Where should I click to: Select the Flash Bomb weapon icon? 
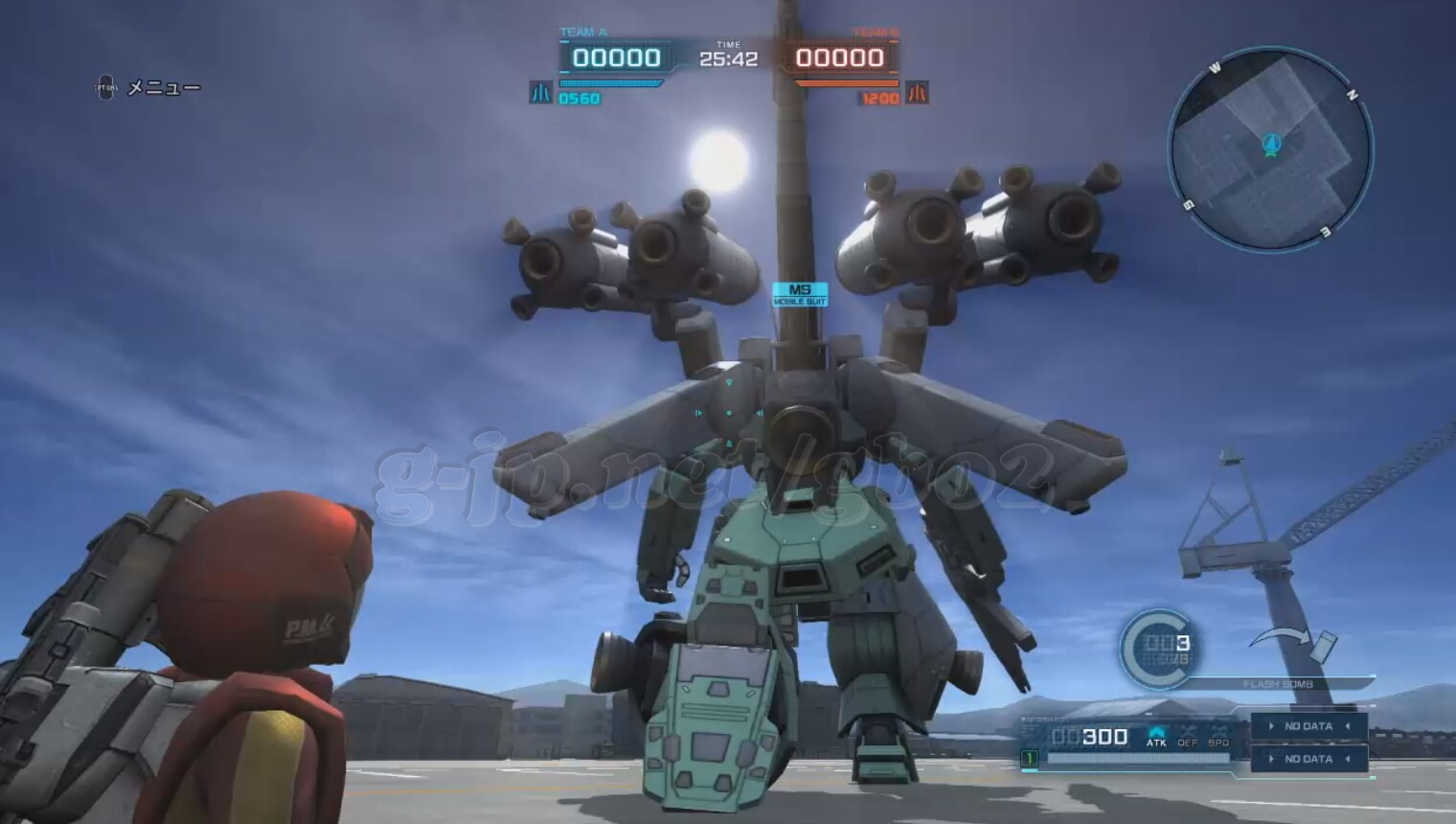click(x=1323, y=647)
